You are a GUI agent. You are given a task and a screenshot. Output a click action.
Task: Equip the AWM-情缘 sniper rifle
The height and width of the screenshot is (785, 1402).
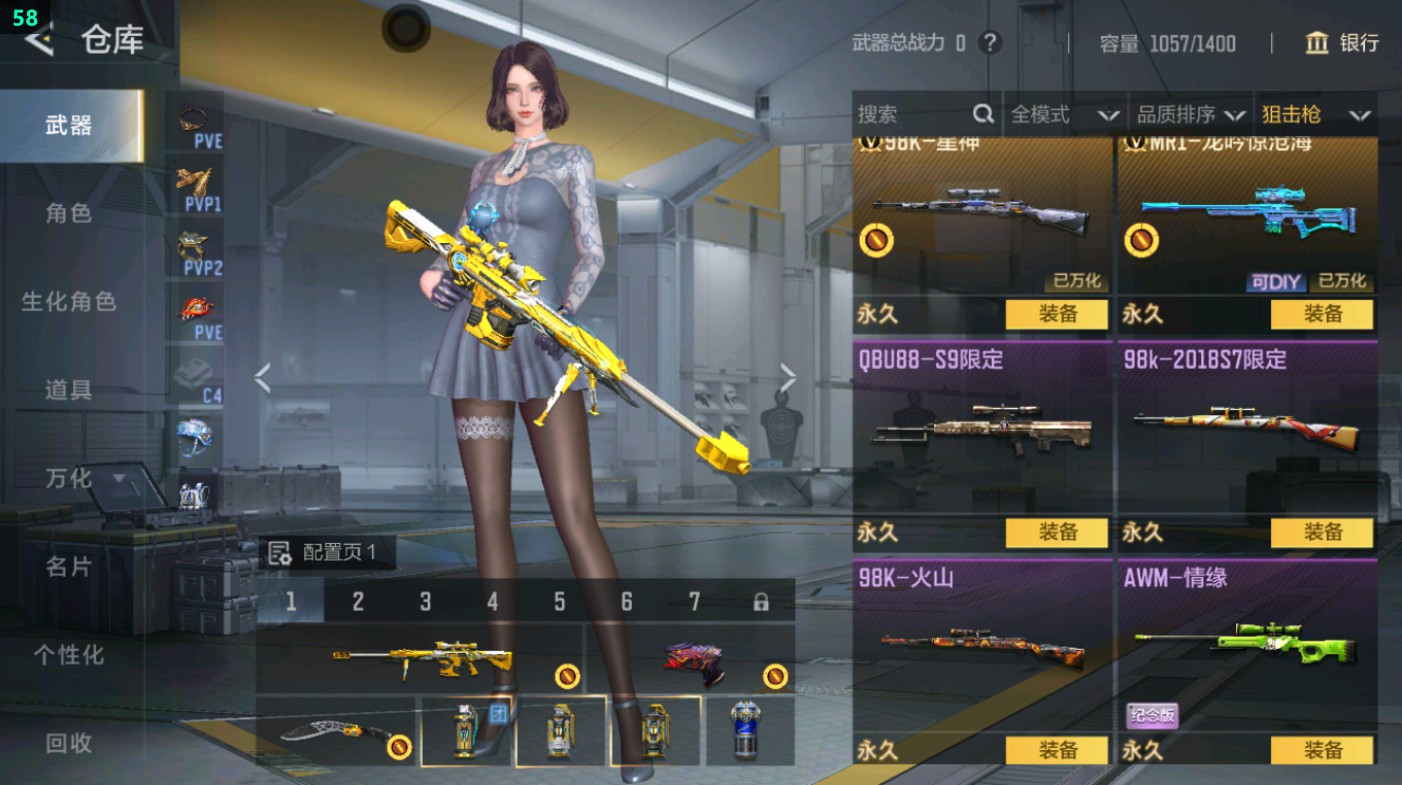point(1321,750)
